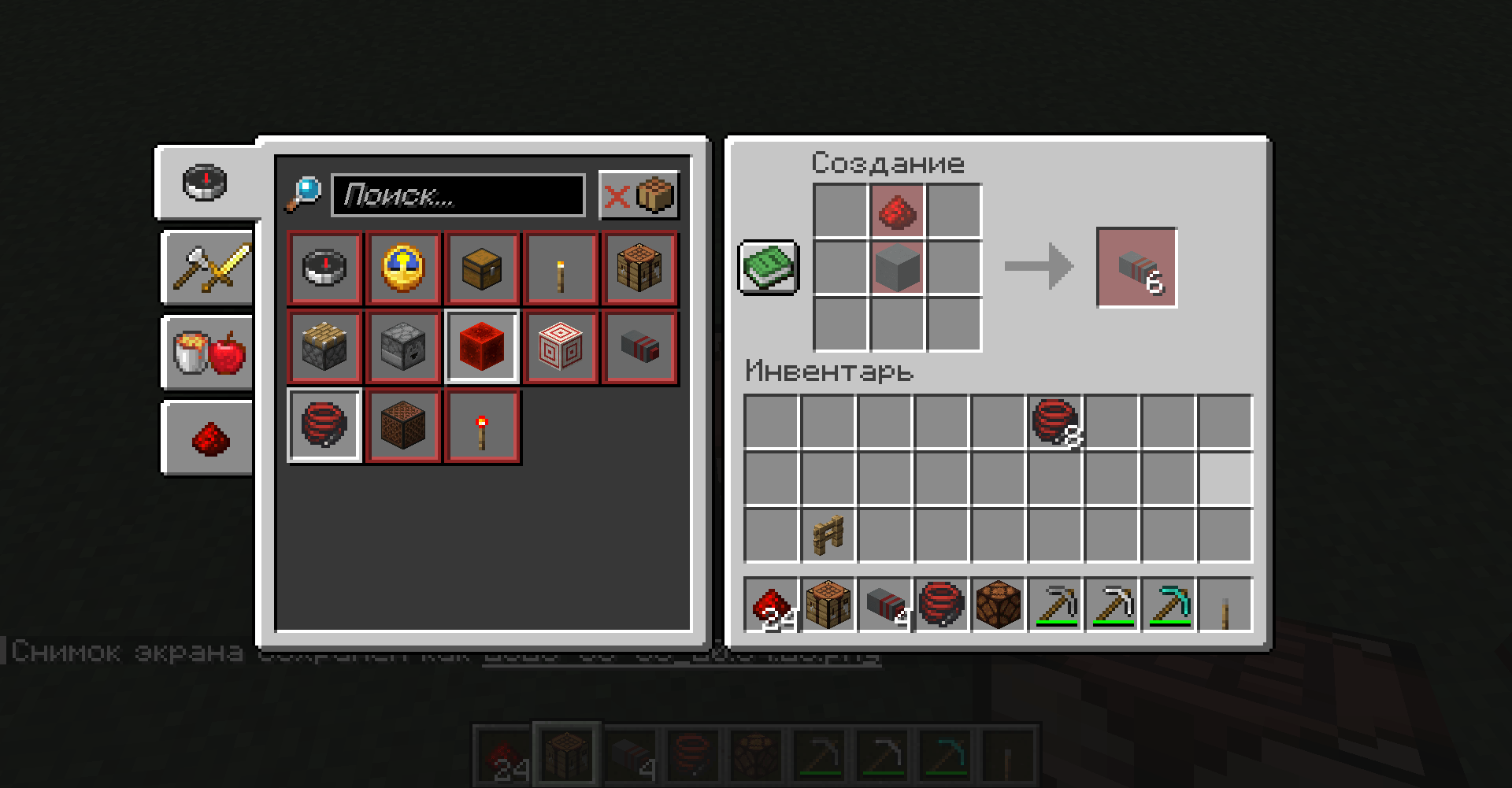Select the note block recipe
This screenshot has width=1512, height=788.
point(403,426)
